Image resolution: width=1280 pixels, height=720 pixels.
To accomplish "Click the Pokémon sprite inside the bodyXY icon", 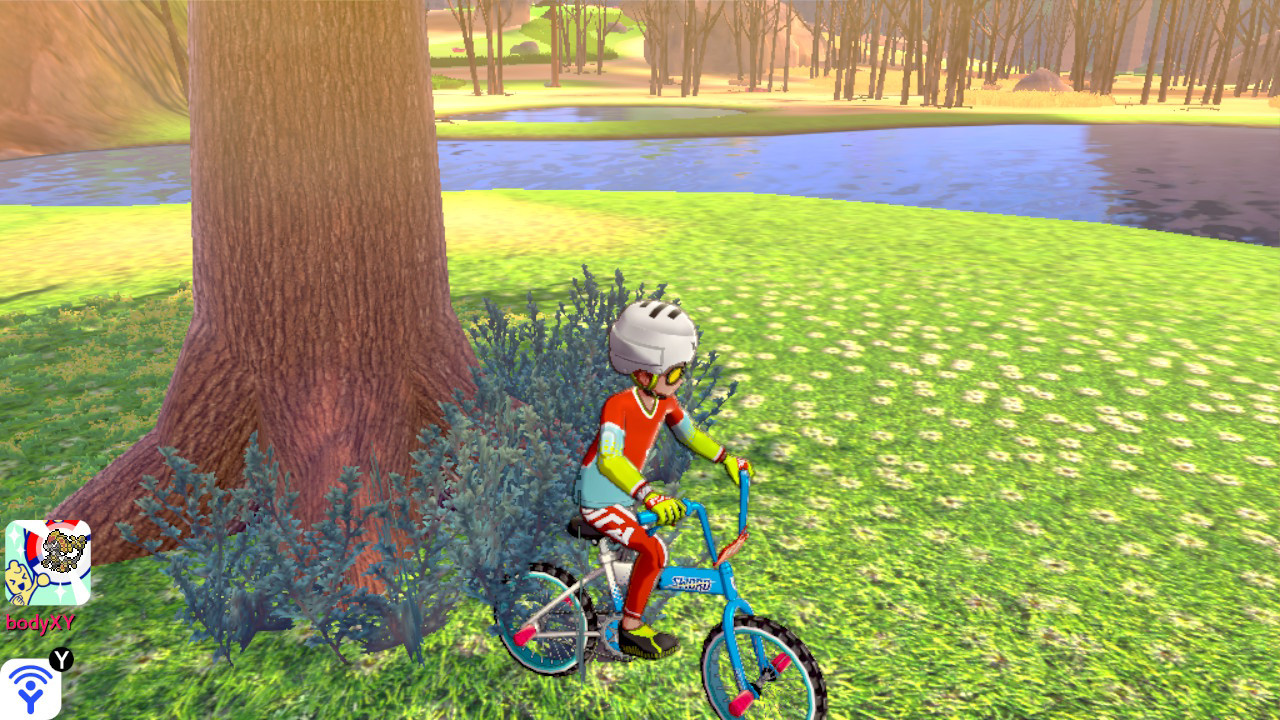I will click(61, 549).
